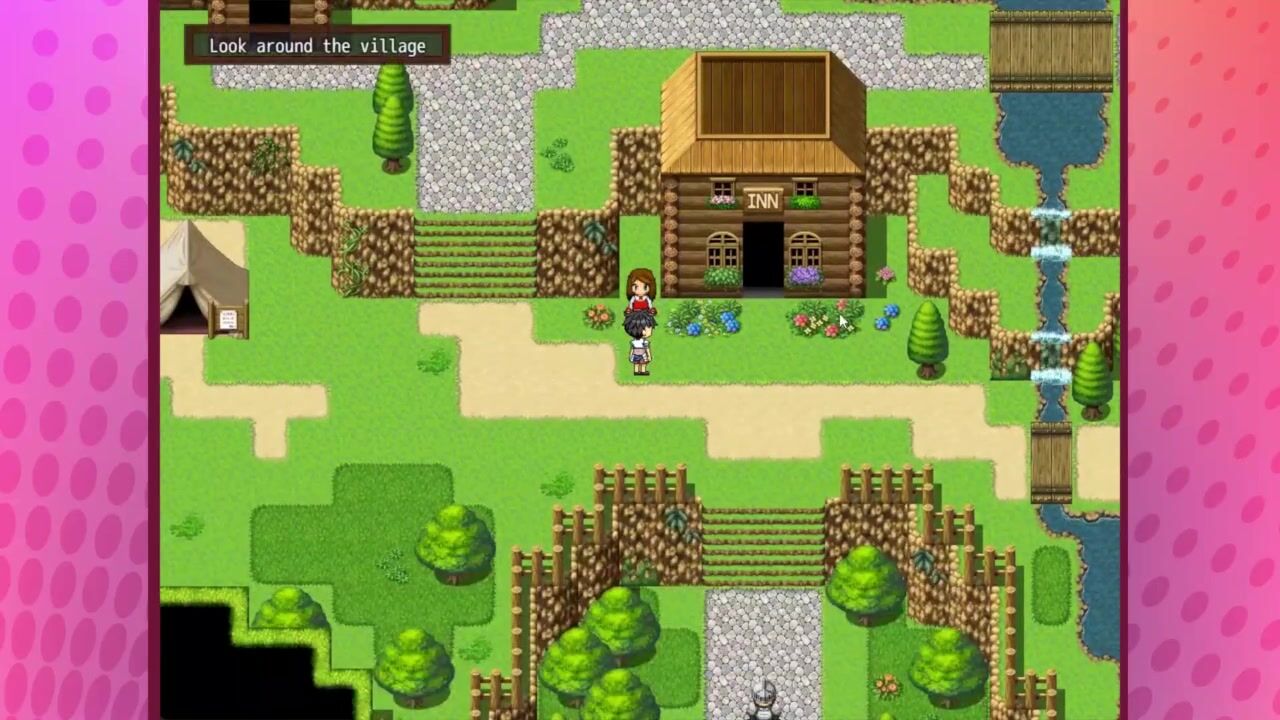Click the "Look around the village" objective box

click(317, 46)
